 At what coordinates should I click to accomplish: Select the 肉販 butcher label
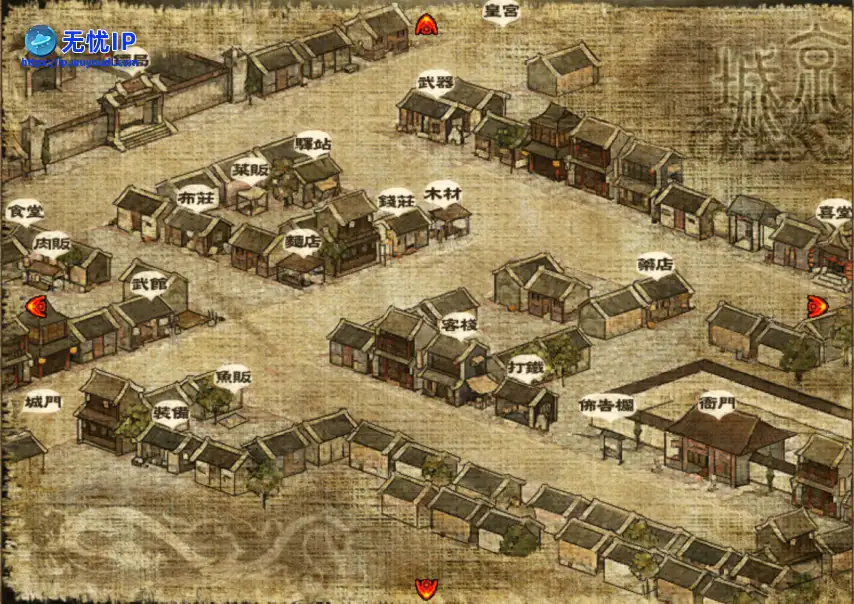[x=51, y=243]
